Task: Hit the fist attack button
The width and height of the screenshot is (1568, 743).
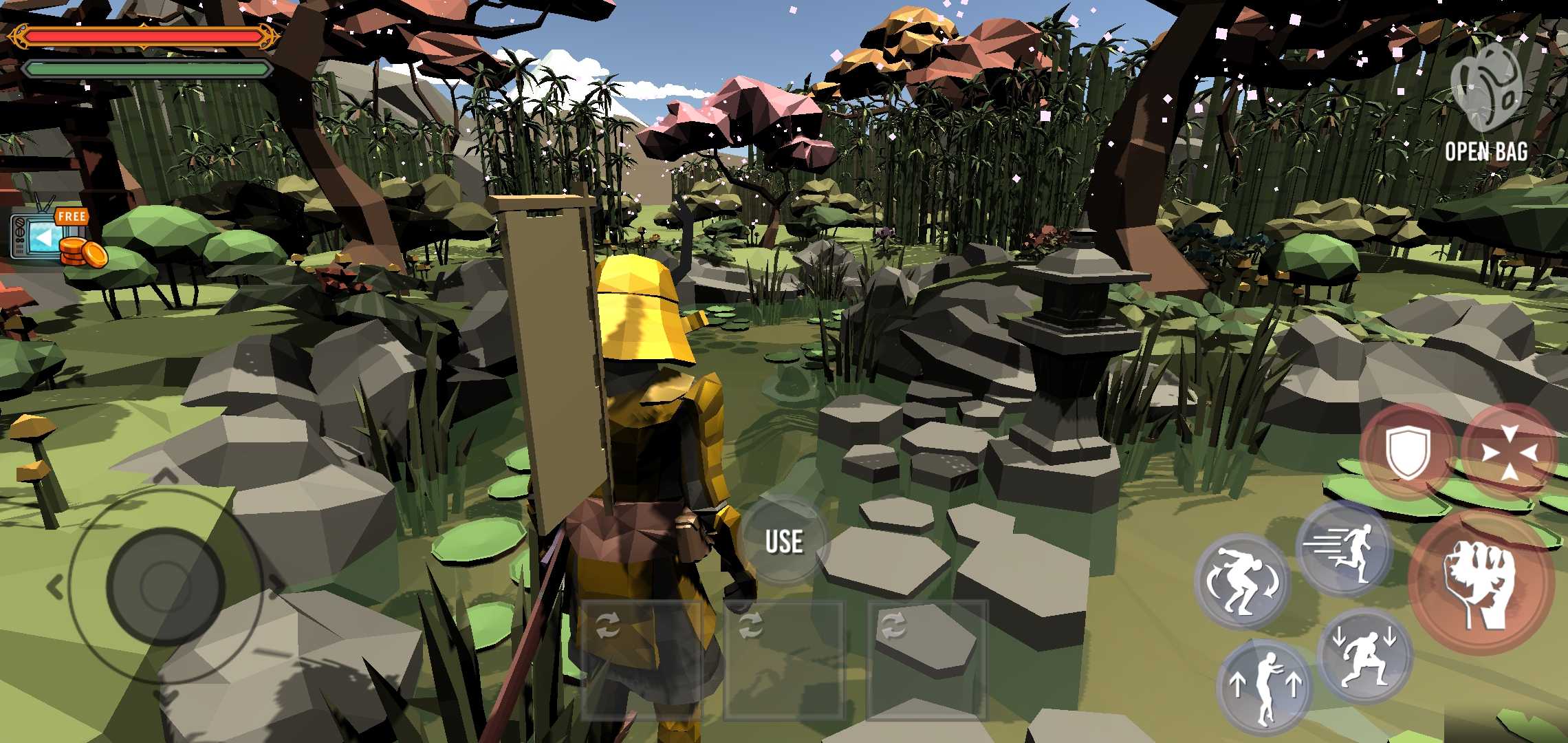Action: (1481, 582)
